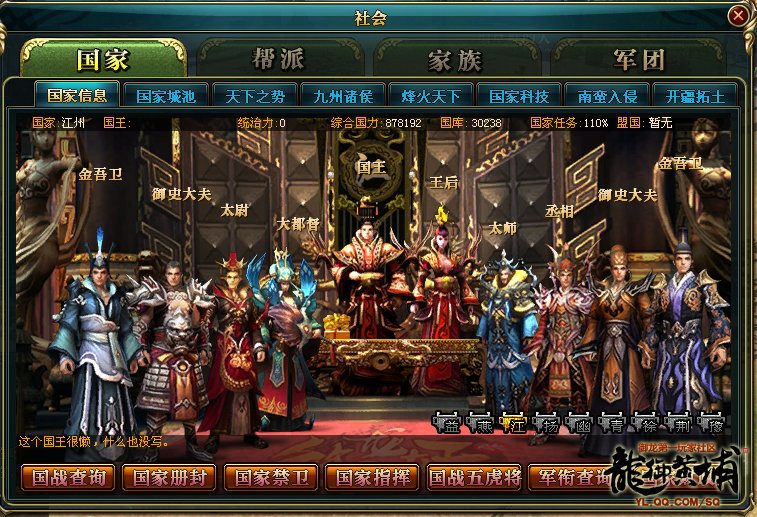This screenshot has height=517, width=757.
Task: Open 国家指挥 button
Action: pos(374,477)
